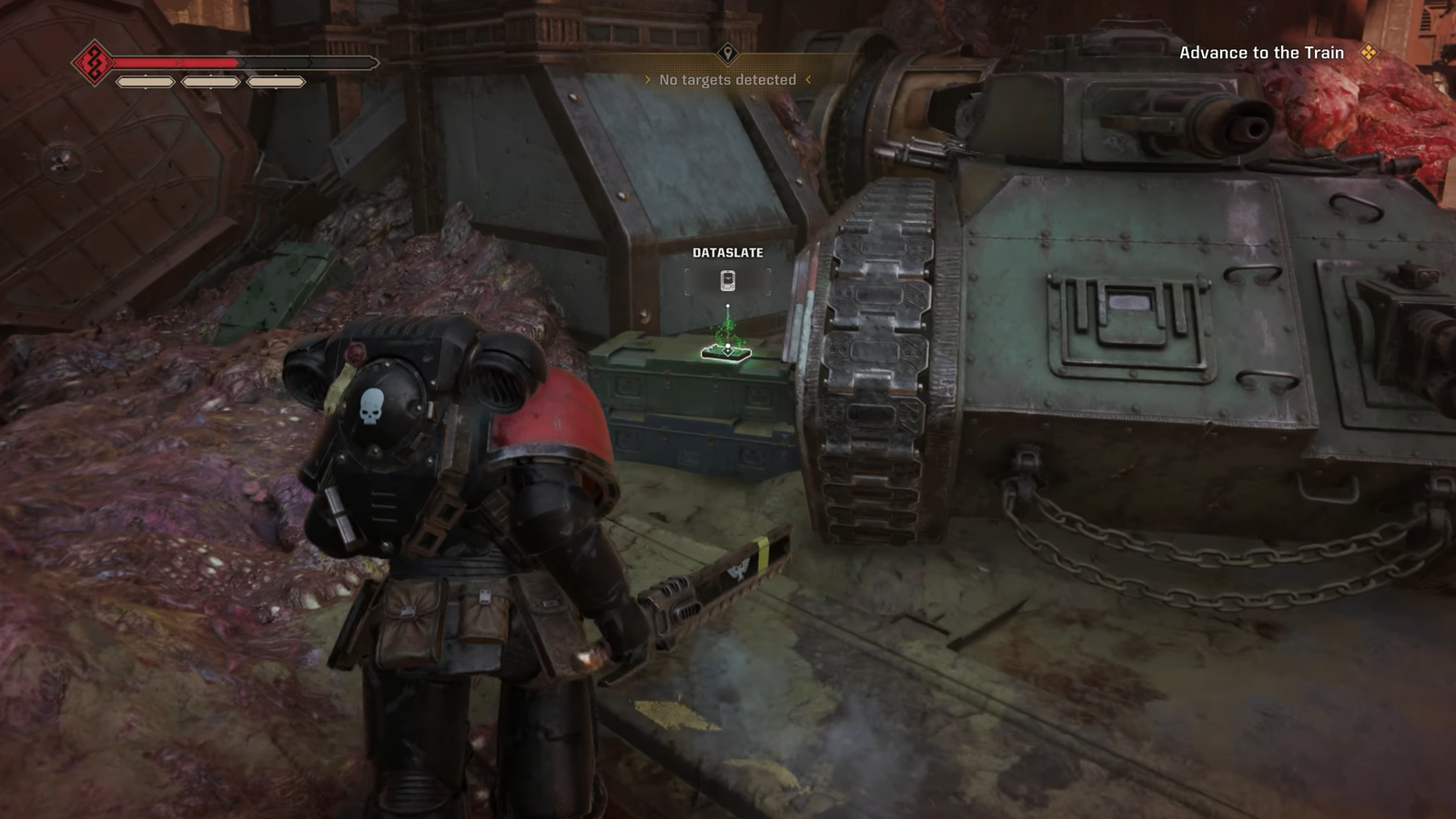Select the Advance to the Train objective

pos(1260,53)
